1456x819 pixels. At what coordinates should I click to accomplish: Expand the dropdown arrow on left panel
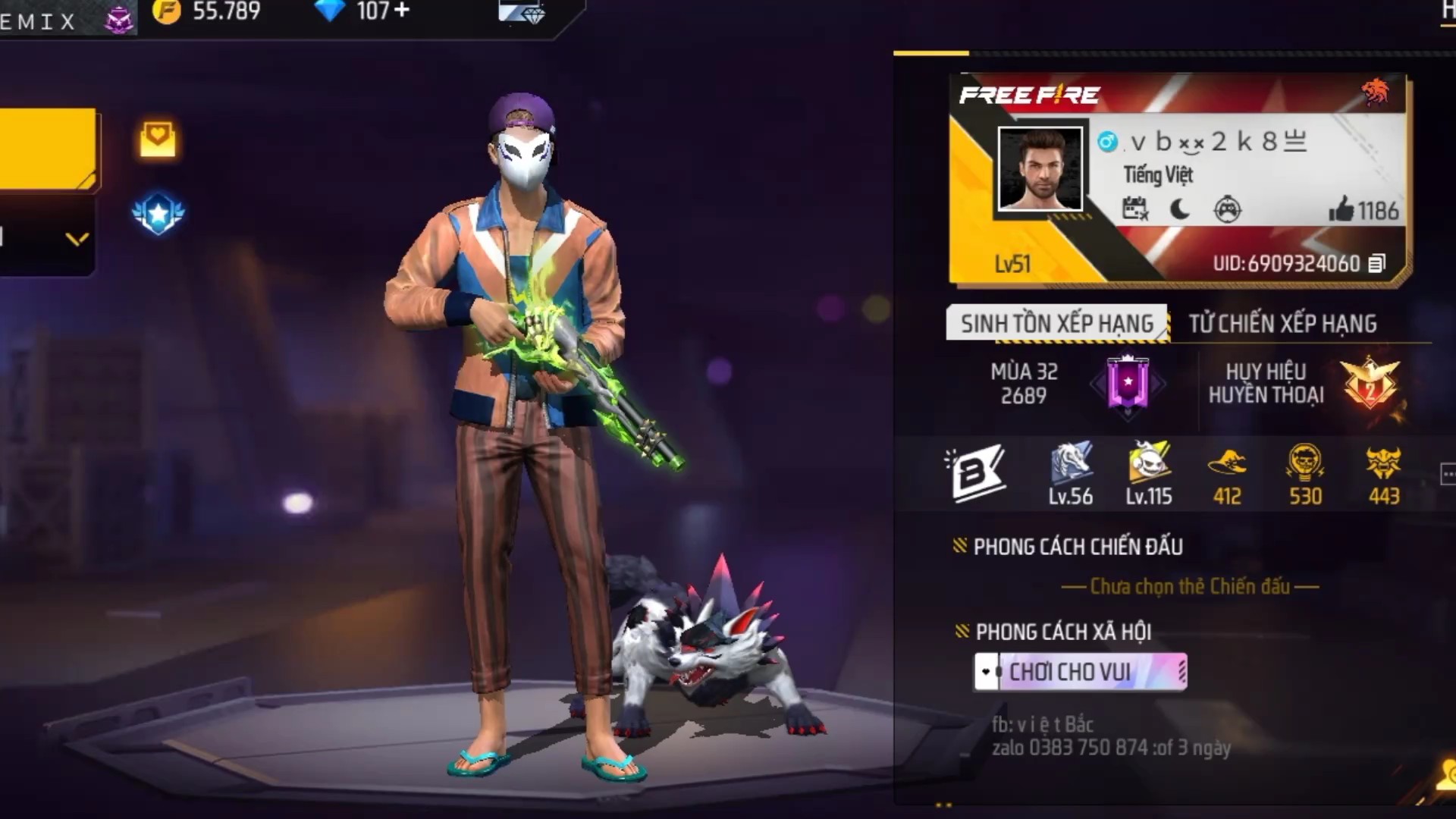coord(77,240)
